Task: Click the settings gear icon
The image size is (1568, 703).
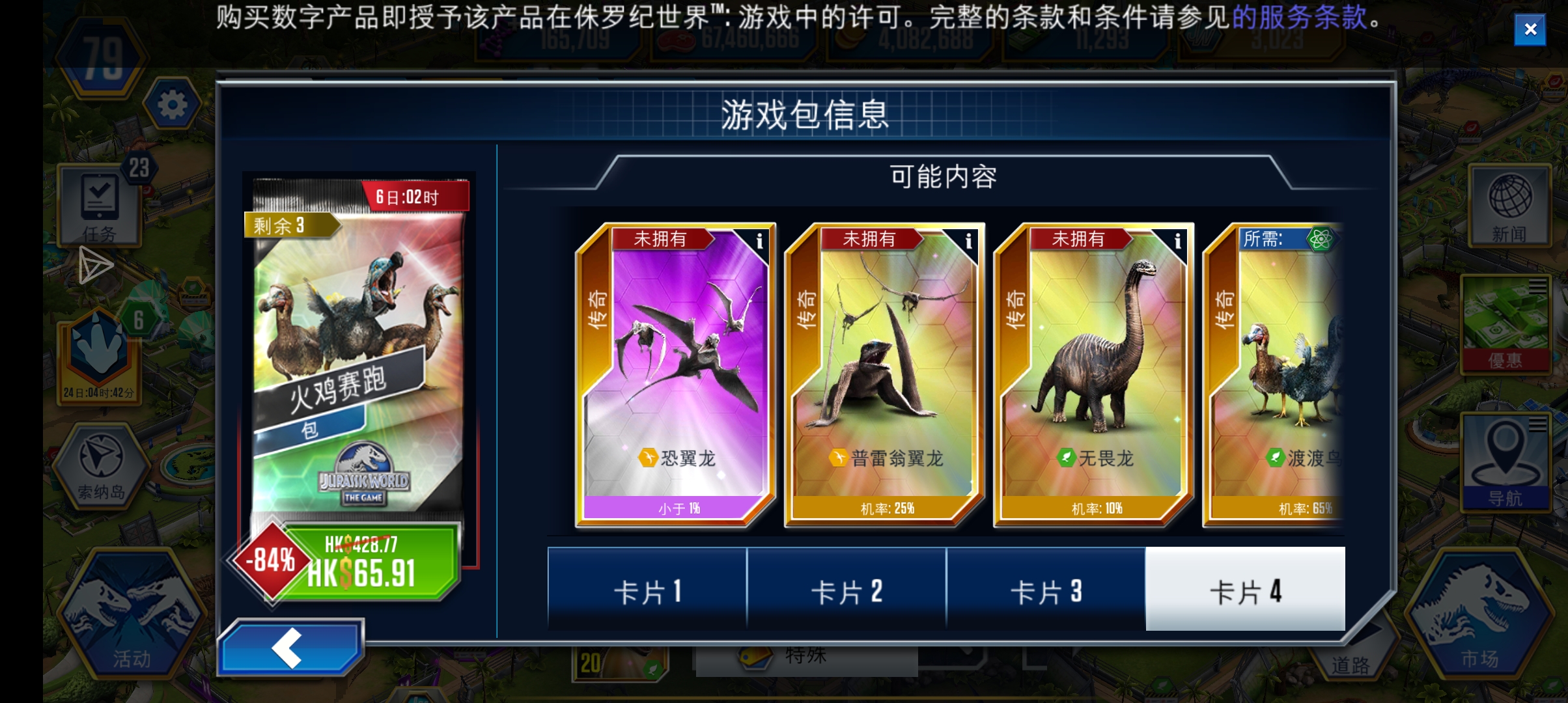Action: click(173, 104)
